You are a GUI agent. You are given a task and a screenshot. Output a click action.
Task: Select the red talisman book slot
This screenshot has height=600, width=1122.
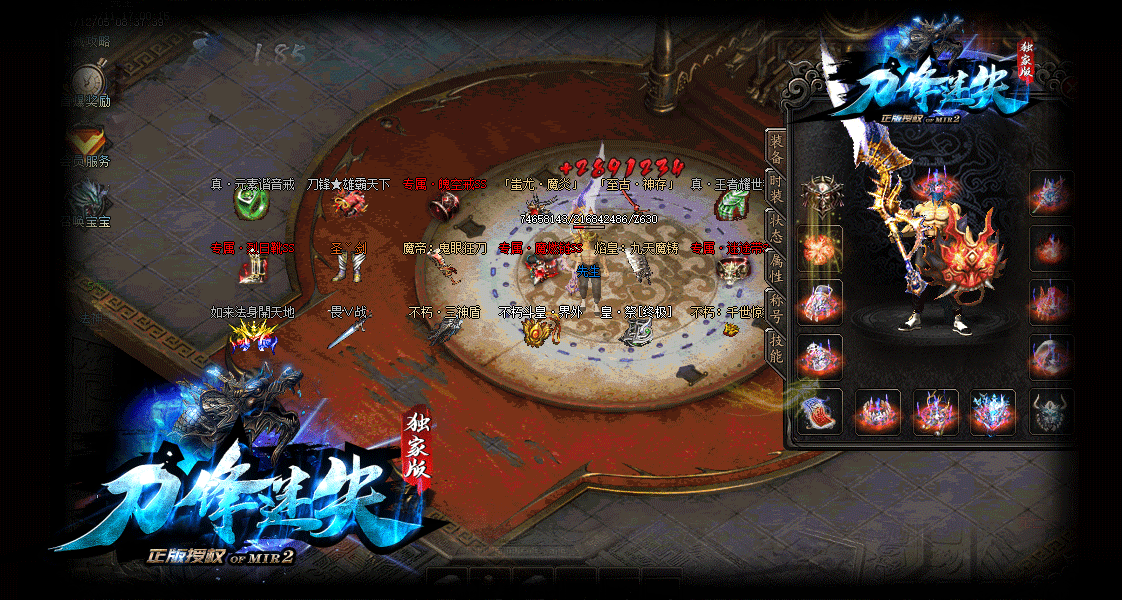click(x=821, y=411)
